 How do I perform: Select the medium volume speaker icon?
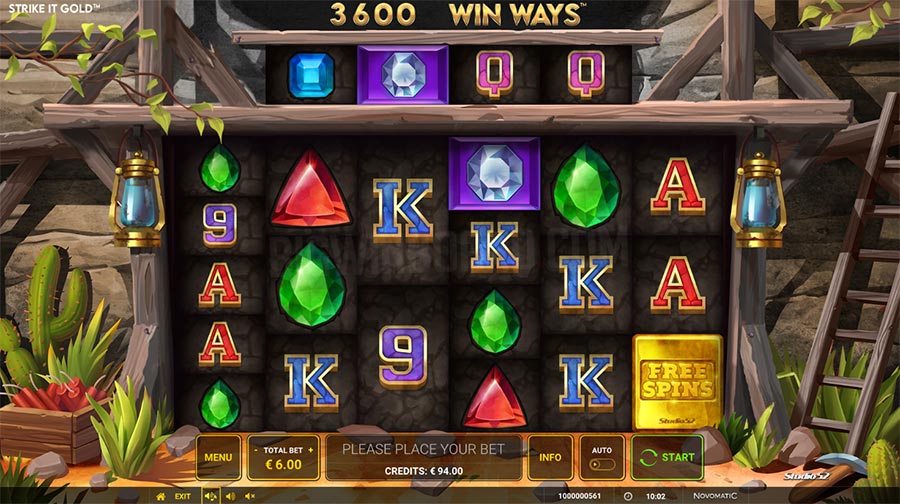tap(230, 496)
